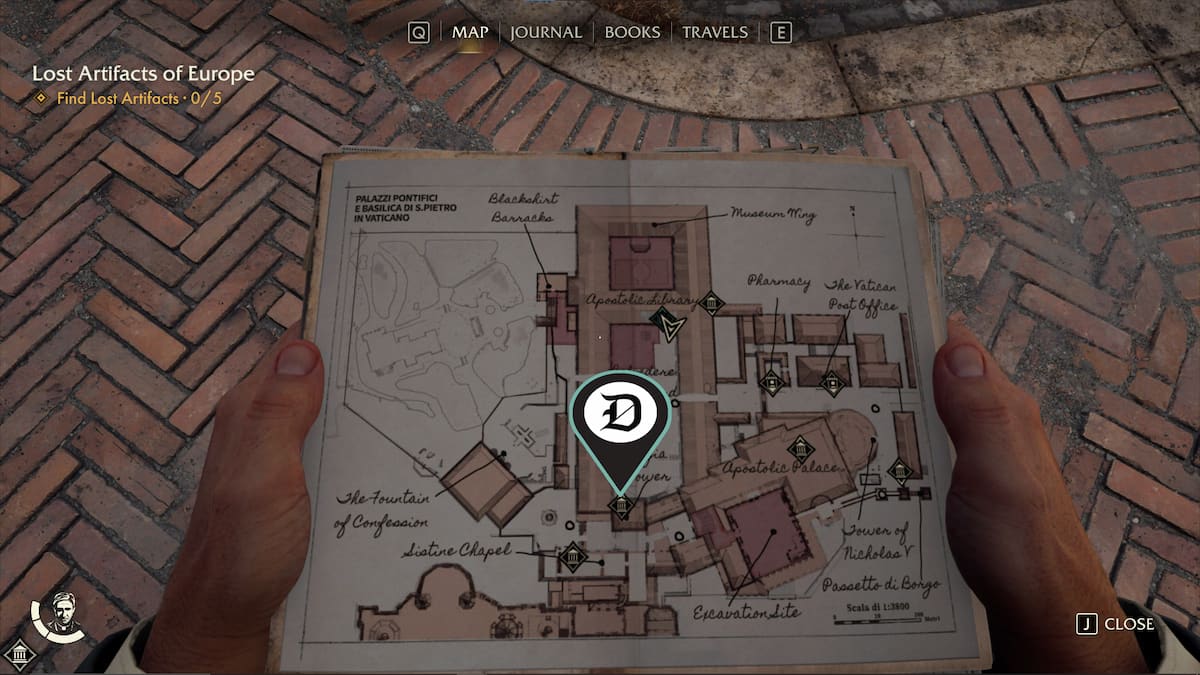Choose the marker below the Pharmacy label
Viewport: 1200px width, 675px height.
[x=770, y=381]
